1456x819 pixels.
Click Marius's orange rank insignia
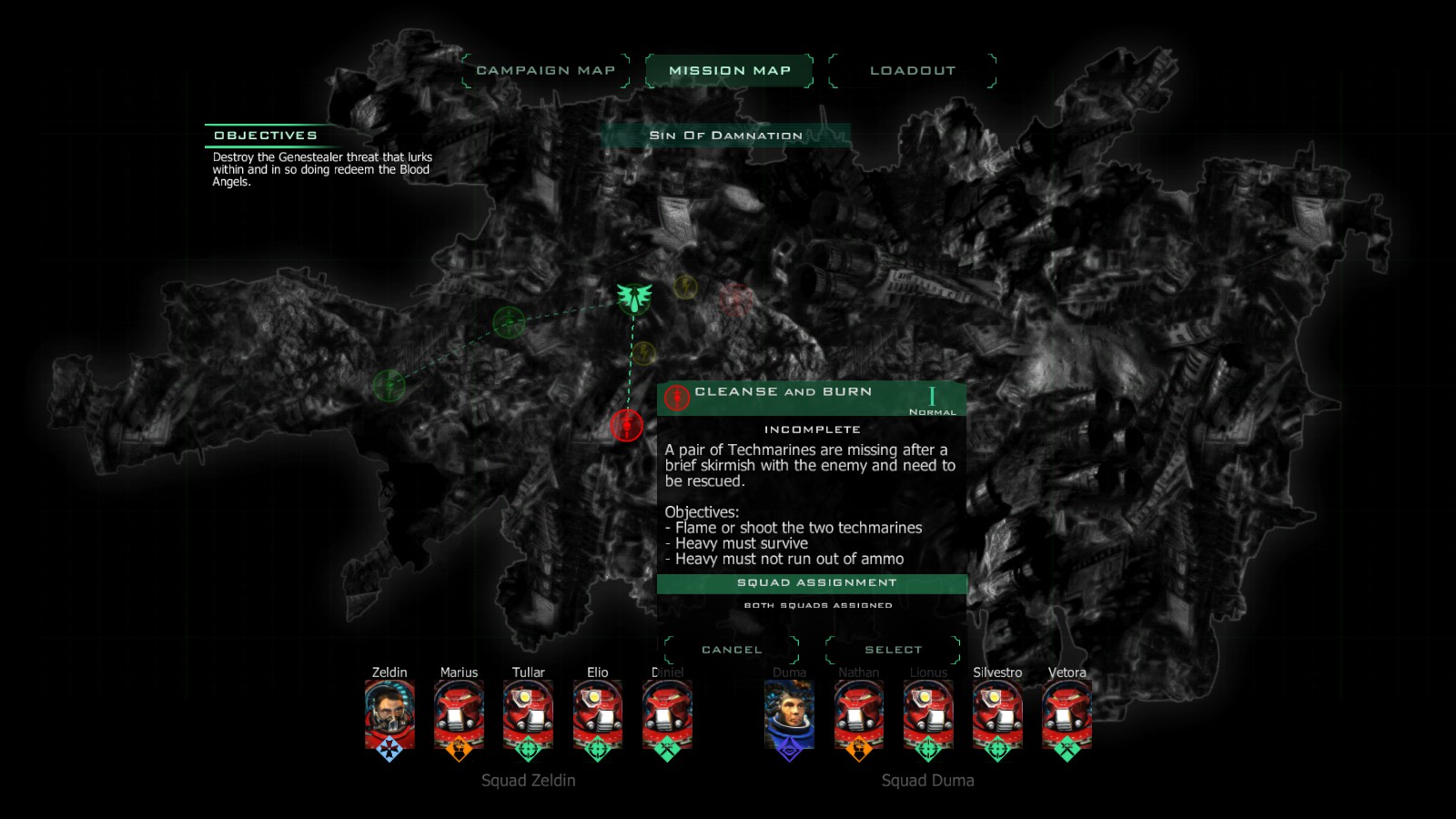pyautogui.click(x=458, y=750)
